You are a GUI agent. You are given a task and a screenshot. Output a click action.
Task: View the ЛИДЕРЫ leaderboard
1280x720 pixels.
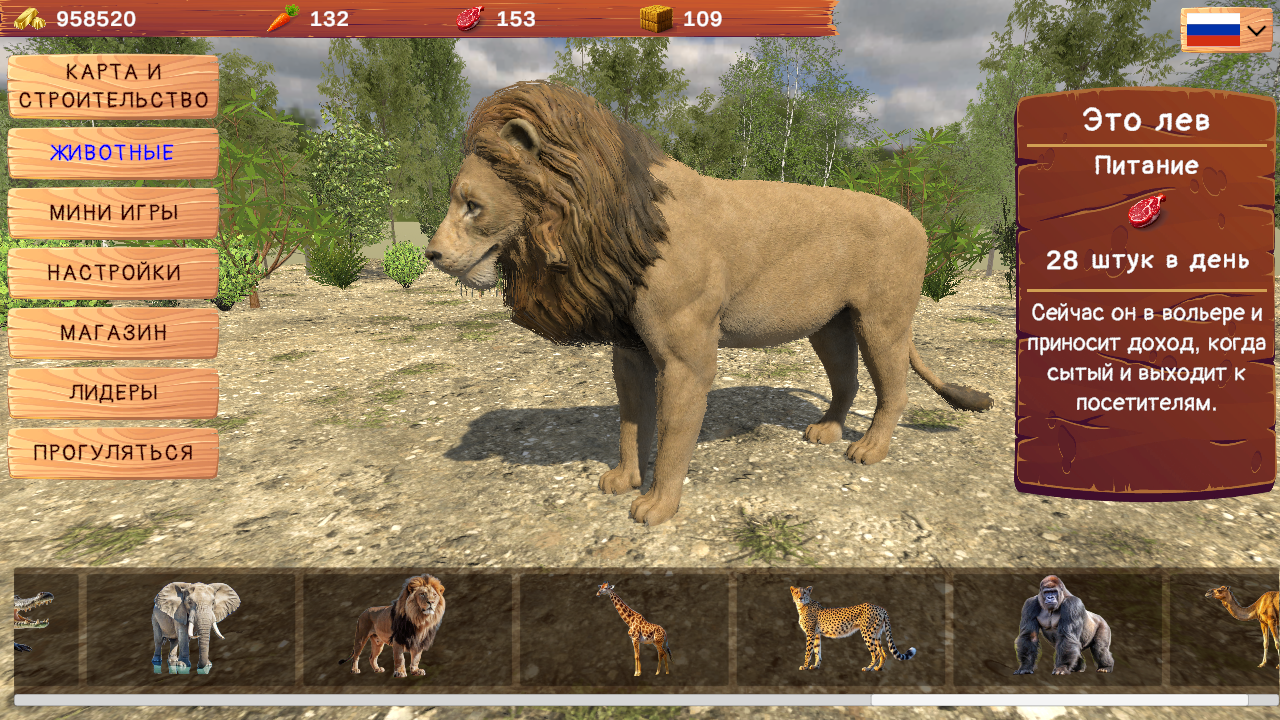[x=112, y=393]
